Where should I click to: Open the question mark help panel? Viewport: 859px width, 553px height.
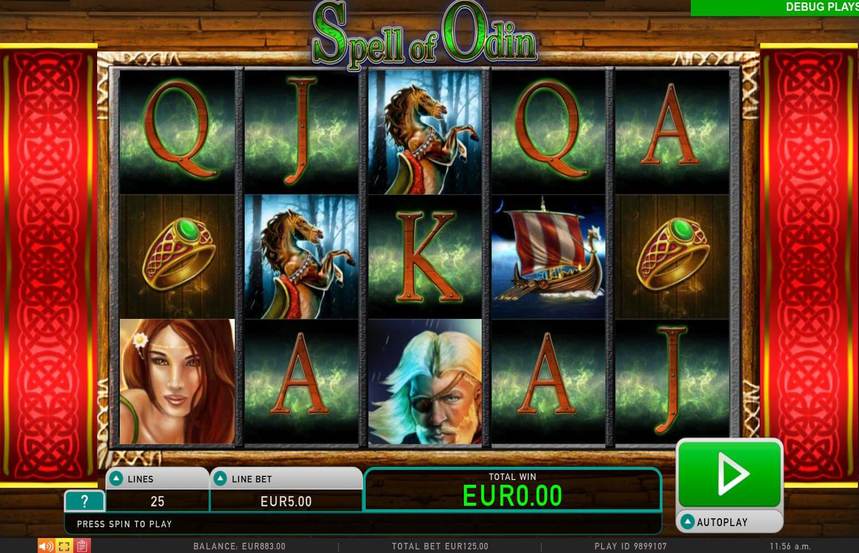pos(84,502)
